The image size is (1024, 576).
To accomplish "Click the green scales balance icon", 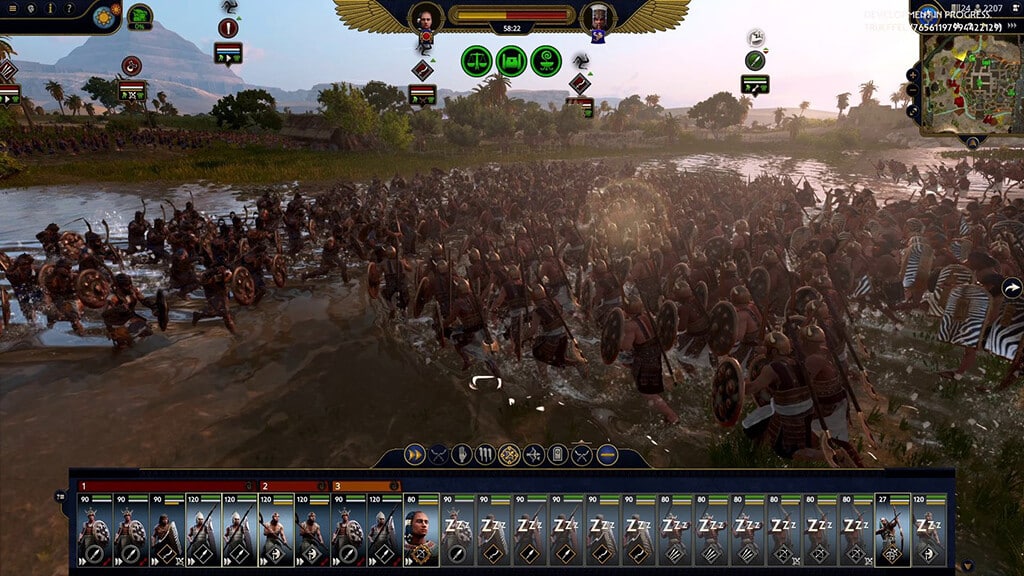I will coord(476,61).
